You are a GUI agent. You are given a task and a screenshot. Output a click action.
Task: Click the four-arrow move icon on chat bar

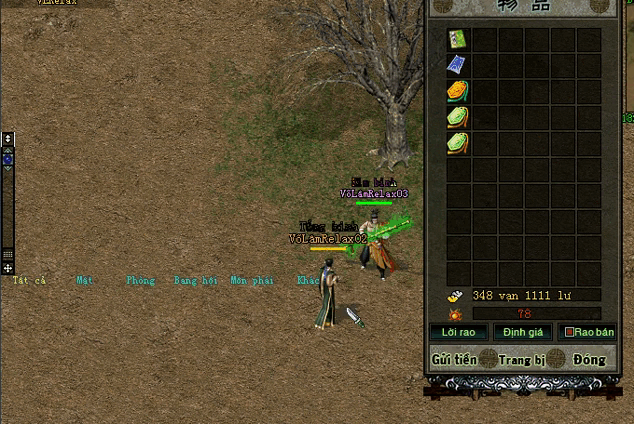tap(8, 269)
